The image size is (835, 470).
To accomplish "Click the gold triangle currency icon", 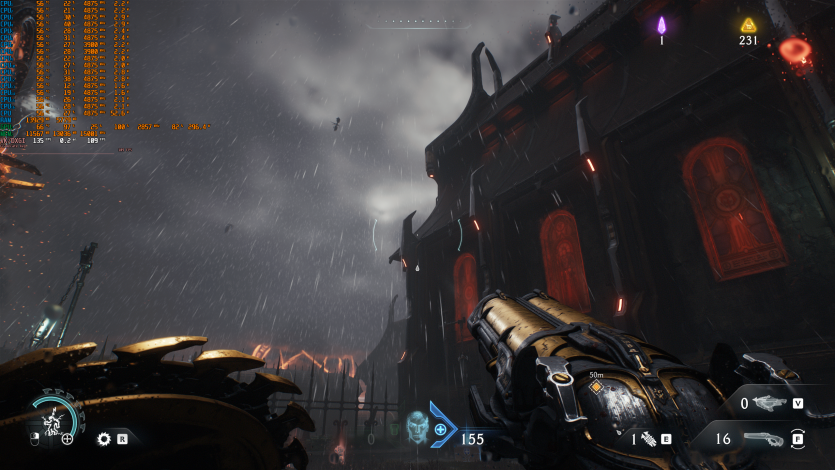I will (x=748, y=24).
